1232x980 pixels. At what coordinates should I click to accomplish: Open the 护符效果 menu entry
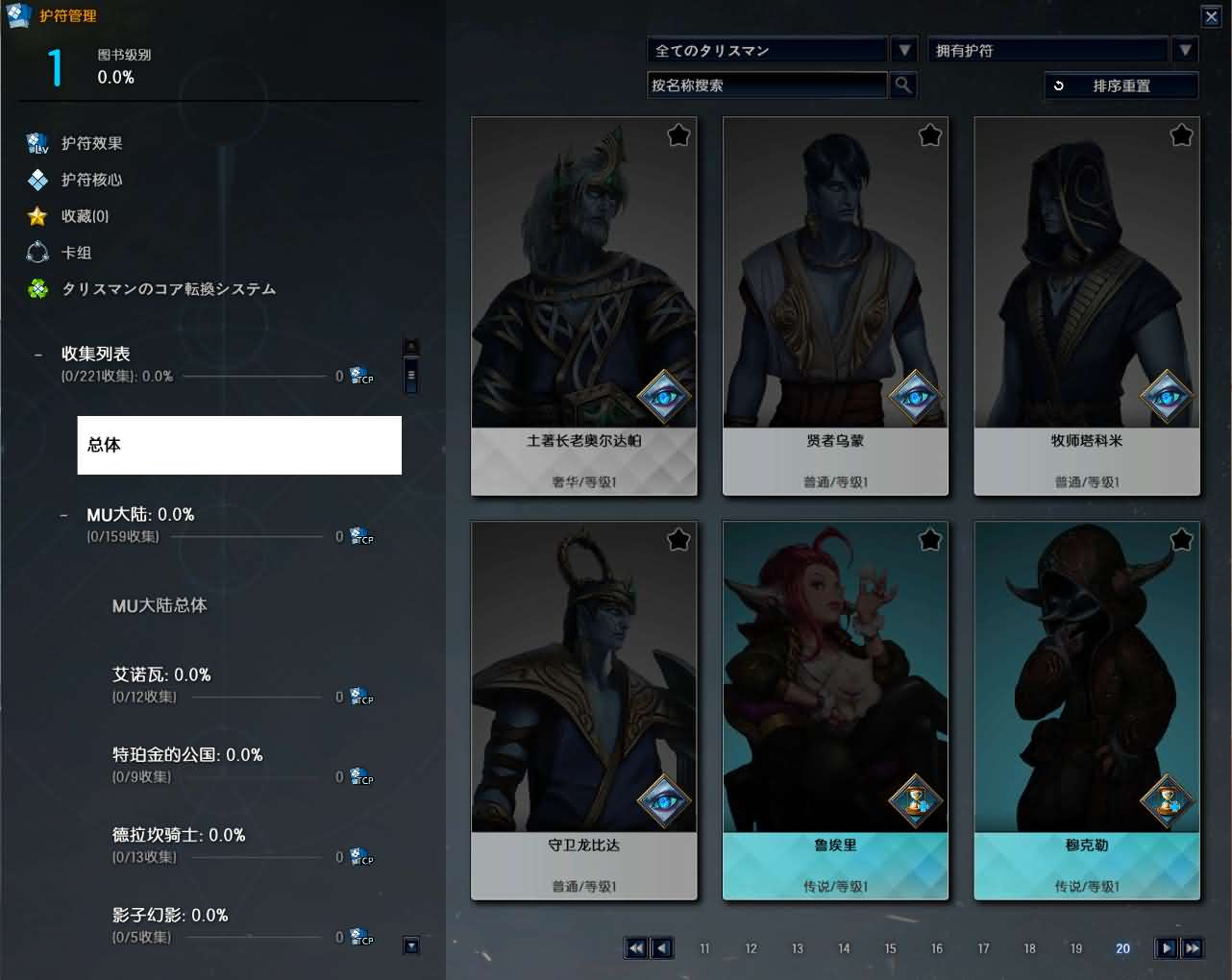click(91, 143)
